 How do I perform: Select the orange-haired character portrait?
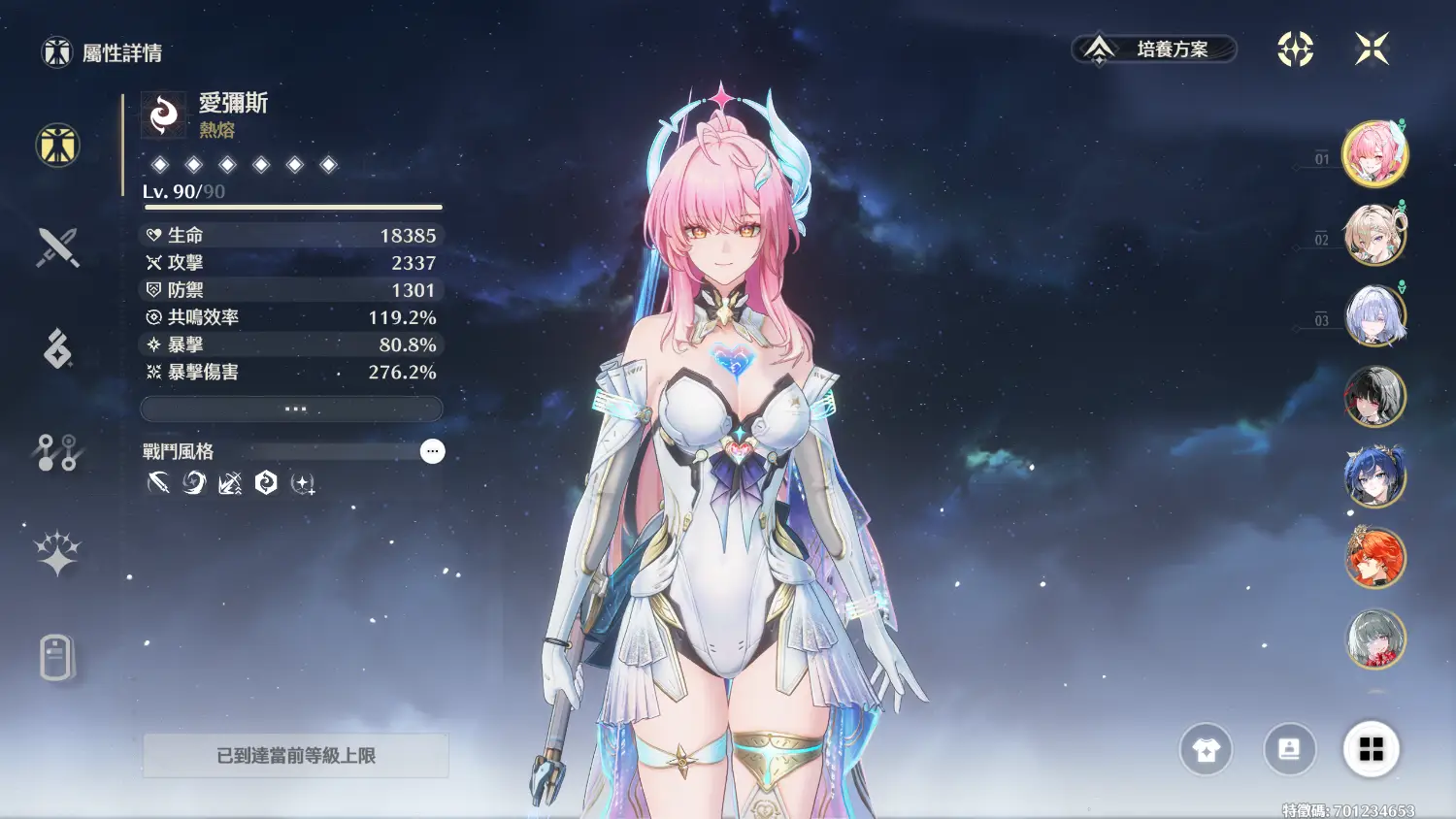(x=1374, y=557)
